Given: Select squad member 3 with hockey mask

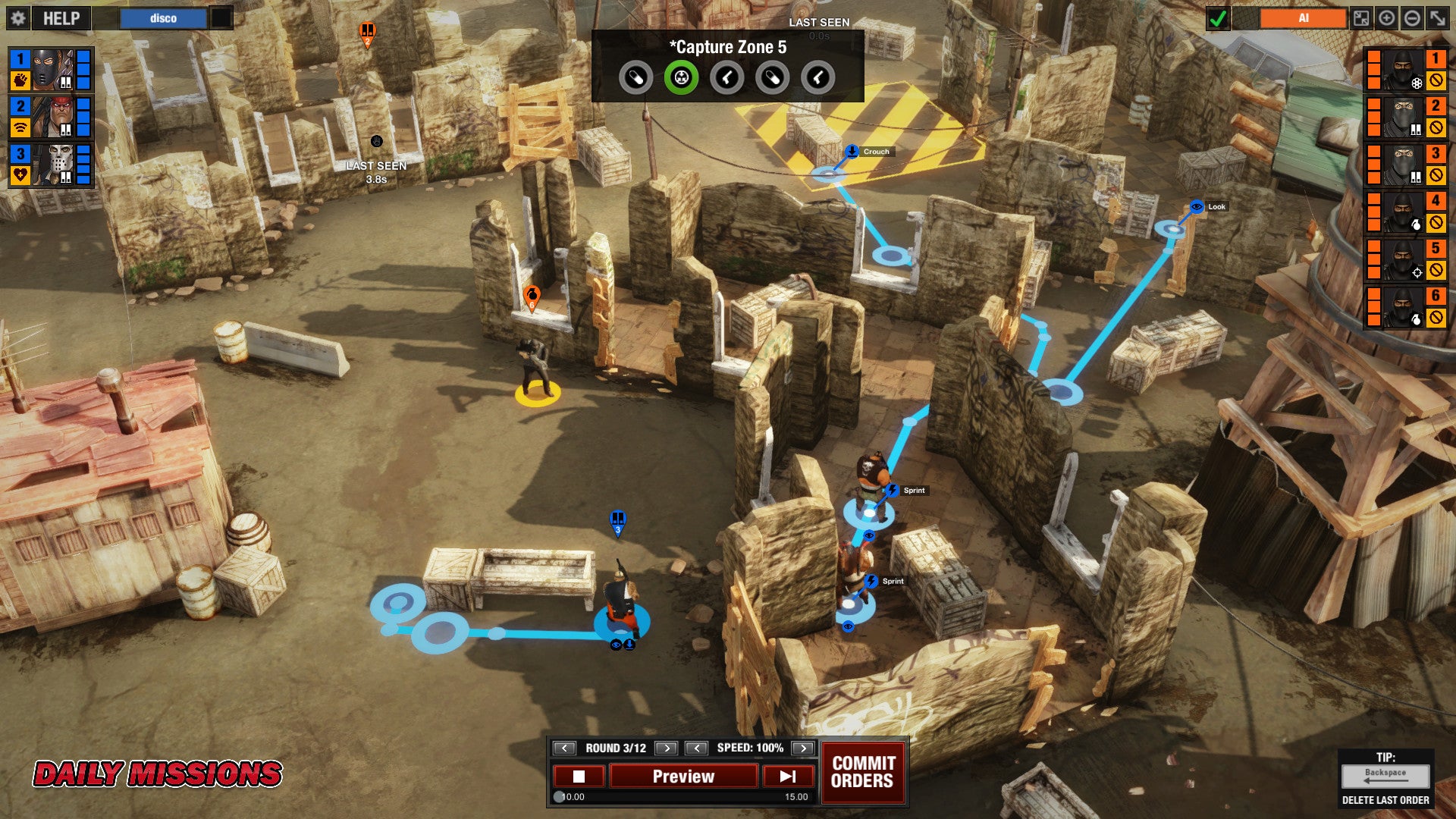Looking at the screenshot, I should pos(52,164).
